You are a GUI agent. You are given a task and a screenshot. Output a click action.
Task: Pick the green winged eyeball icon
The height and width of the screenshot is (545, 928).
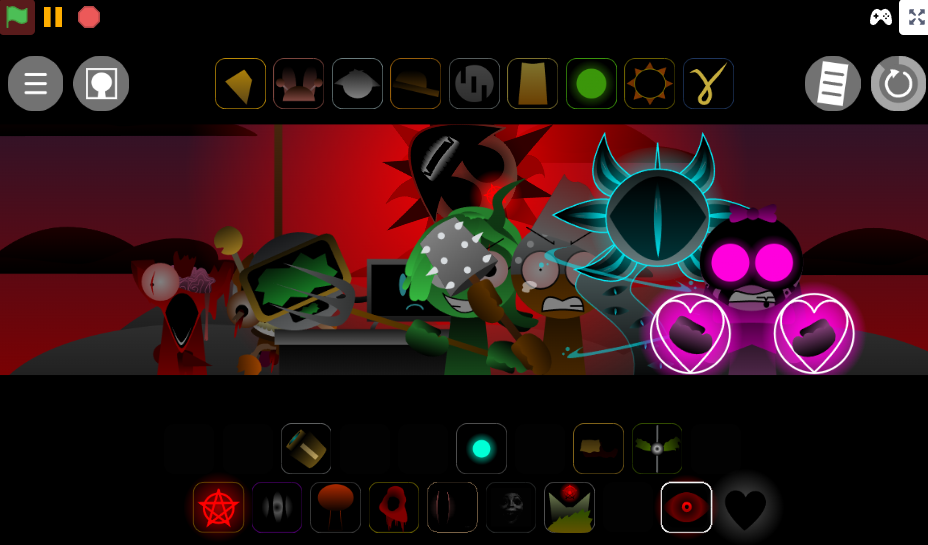pyautogui.click(x=657, y=448)
